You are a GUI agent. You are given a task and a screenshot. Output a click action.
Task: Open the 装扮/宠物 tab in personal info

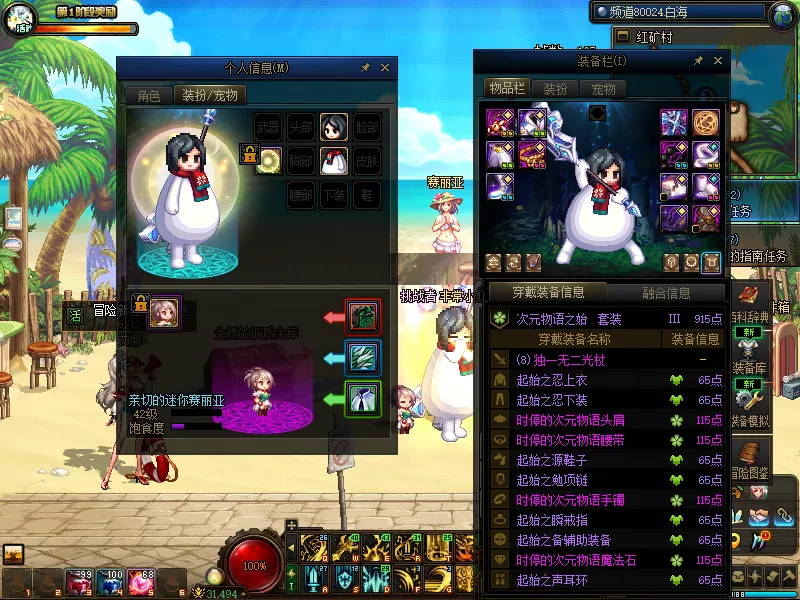210,96
